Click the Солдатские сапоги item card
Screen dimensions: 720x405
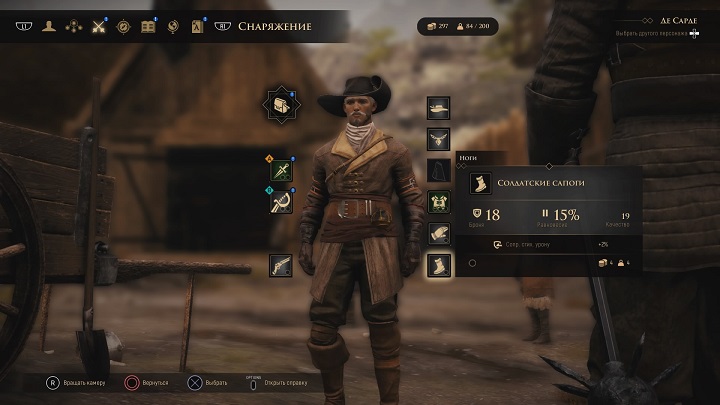554,184
